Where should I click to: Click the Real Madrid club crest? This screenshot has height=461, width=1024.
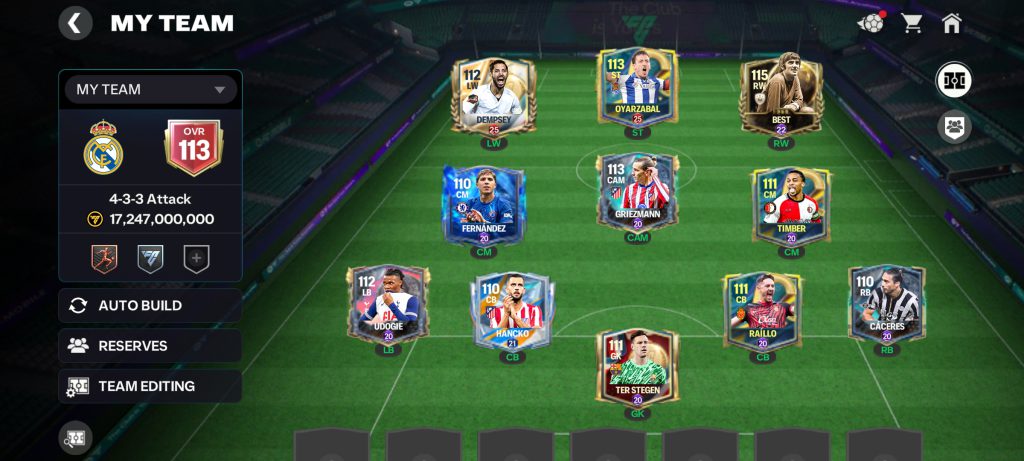tap(103, 148)
